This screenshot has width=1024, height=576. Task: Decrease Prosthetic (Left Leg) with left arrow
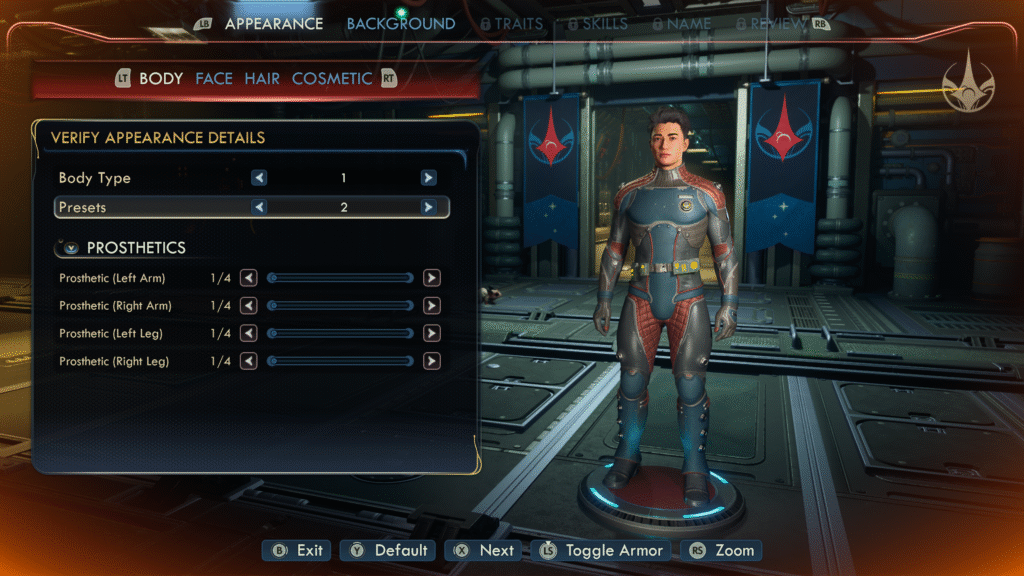click(x=248, y=333)
